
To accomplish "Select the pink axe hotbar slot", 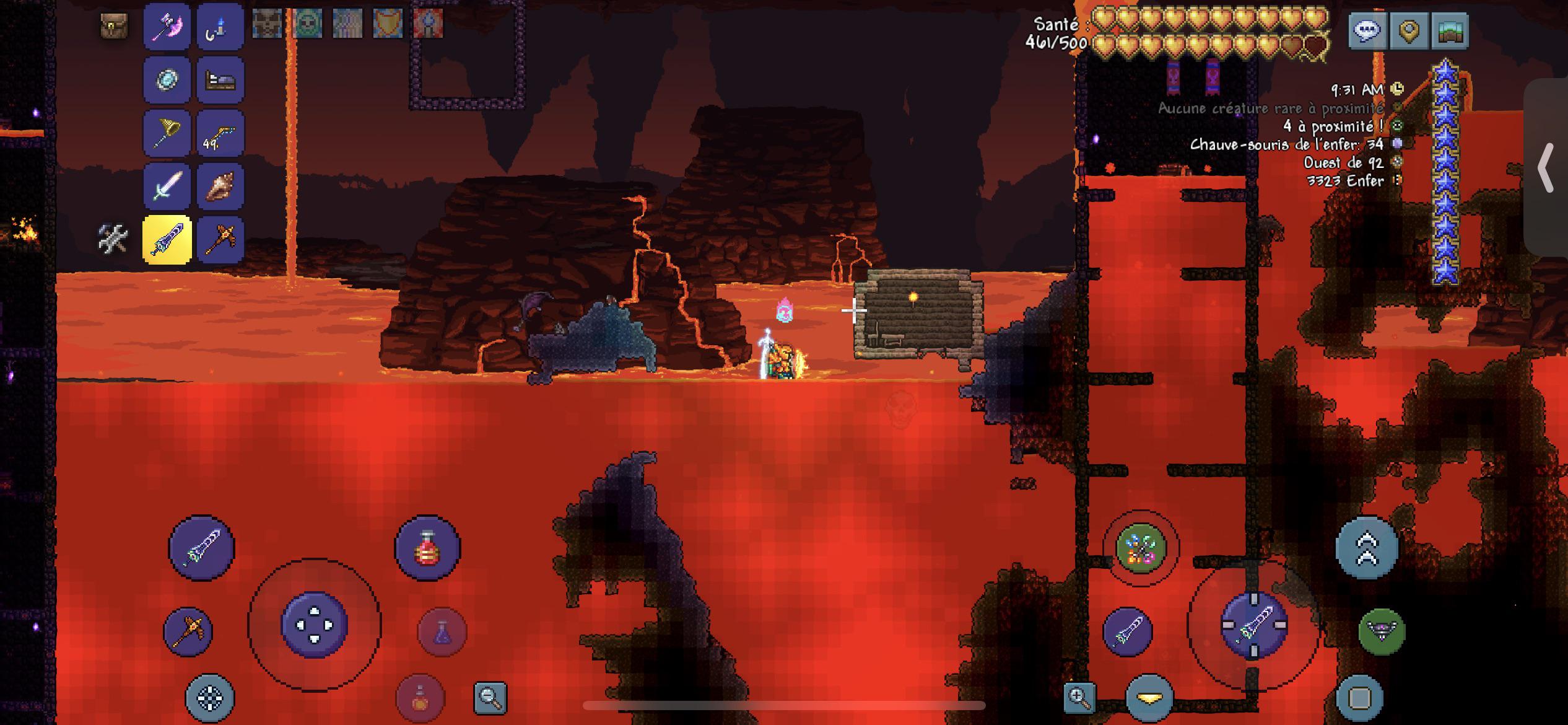I will tap(167, 27).
